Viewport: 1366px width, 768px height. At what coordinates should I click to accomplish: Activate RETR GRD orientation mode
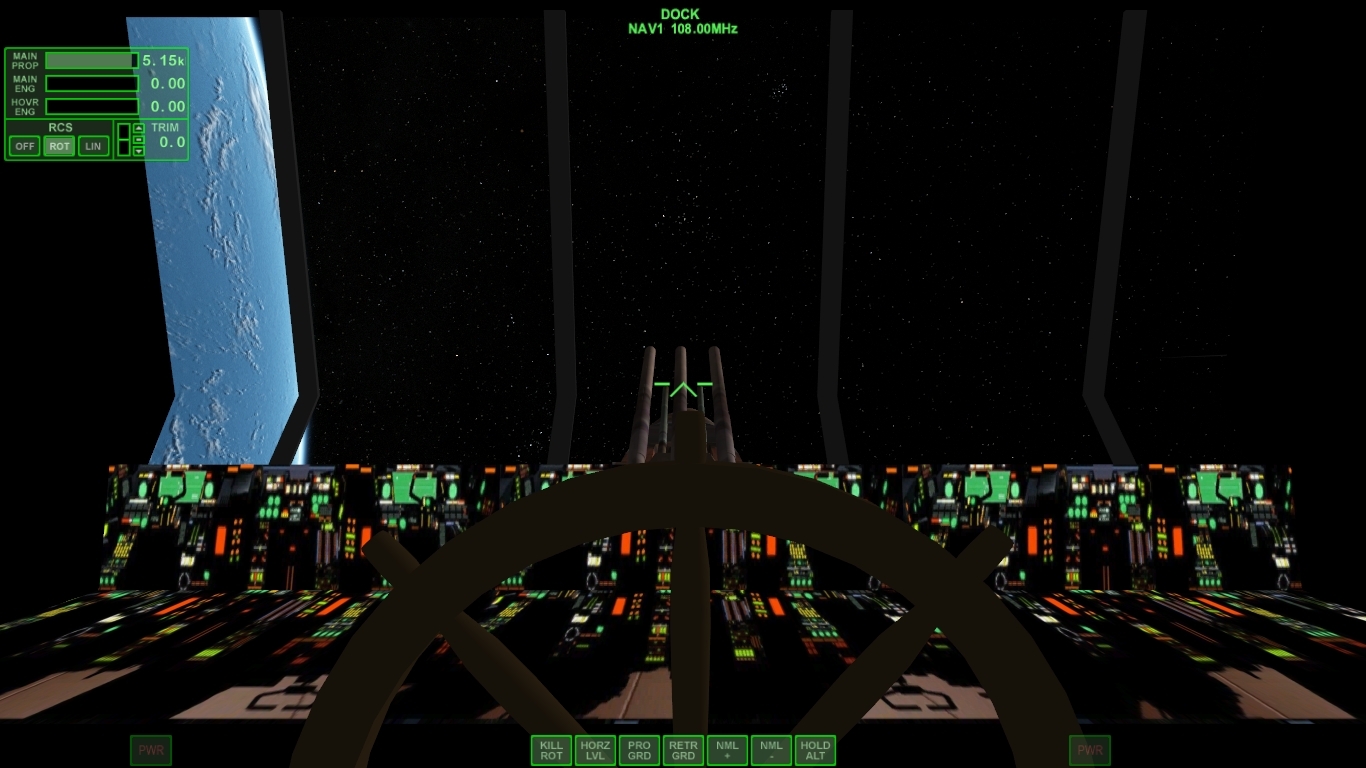(x=684, y=750)
